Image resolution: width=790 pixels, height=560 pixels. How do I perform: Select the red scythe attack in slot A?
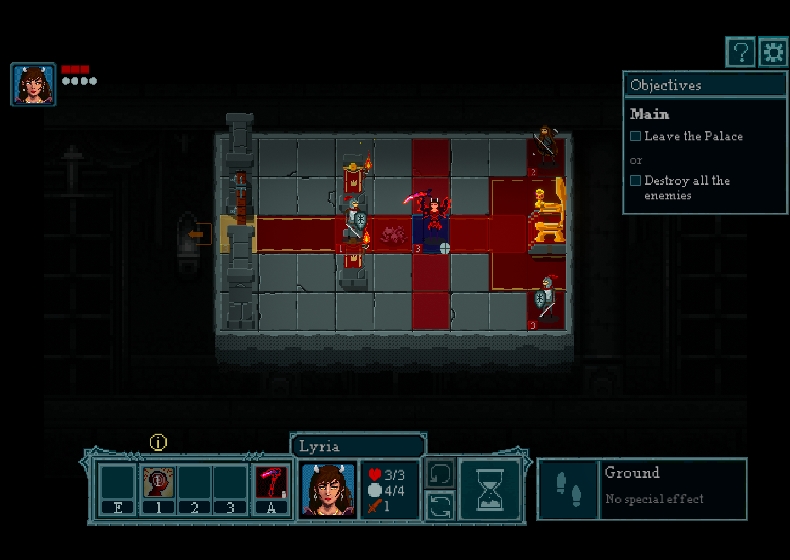[271, 483]
